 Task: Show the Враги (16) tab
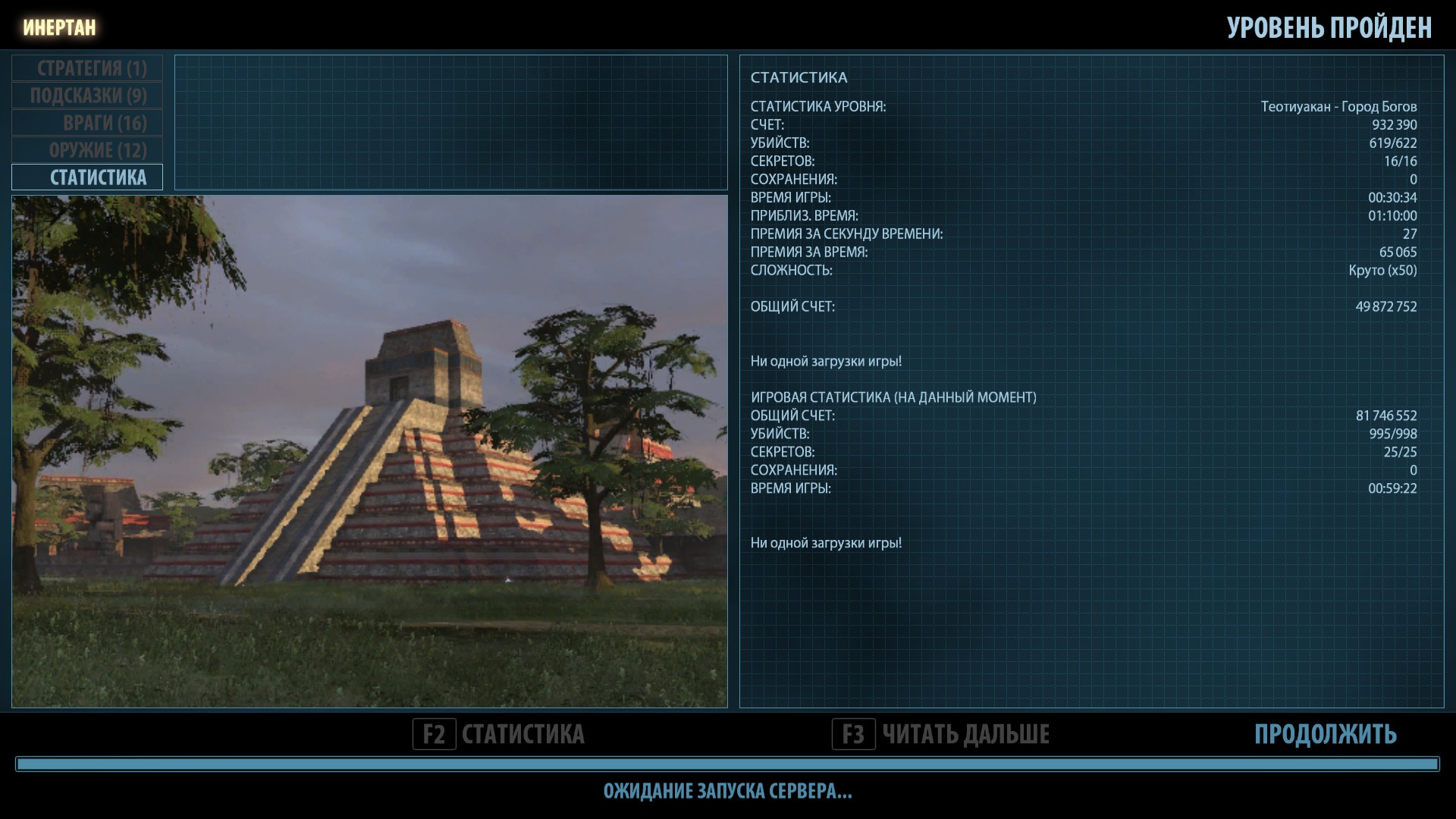point(87,123)
